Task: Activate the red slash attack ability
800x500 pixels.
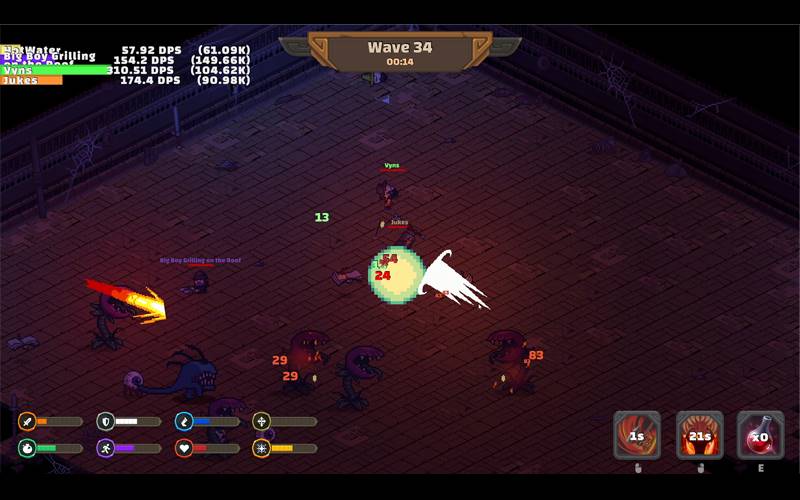Action: pyautogui.click(x=637, y=434)
